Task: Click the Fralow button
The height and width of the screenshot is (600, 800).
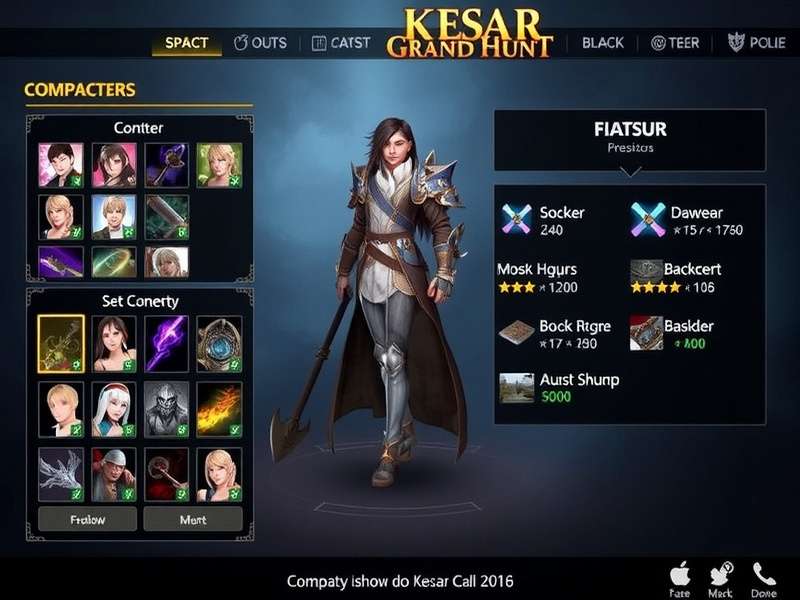Action: 87,519
